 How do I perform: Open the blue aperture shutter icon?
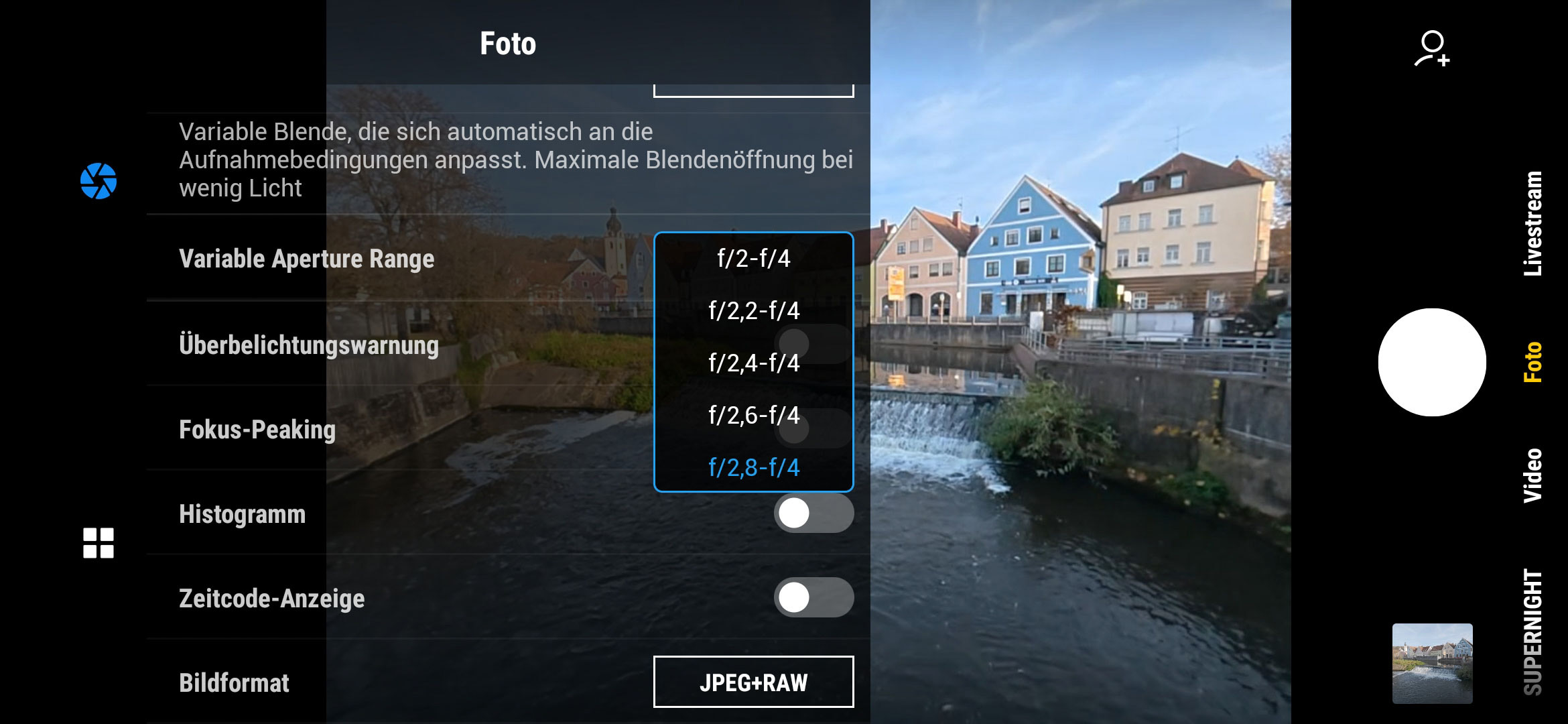pos(99,181)
